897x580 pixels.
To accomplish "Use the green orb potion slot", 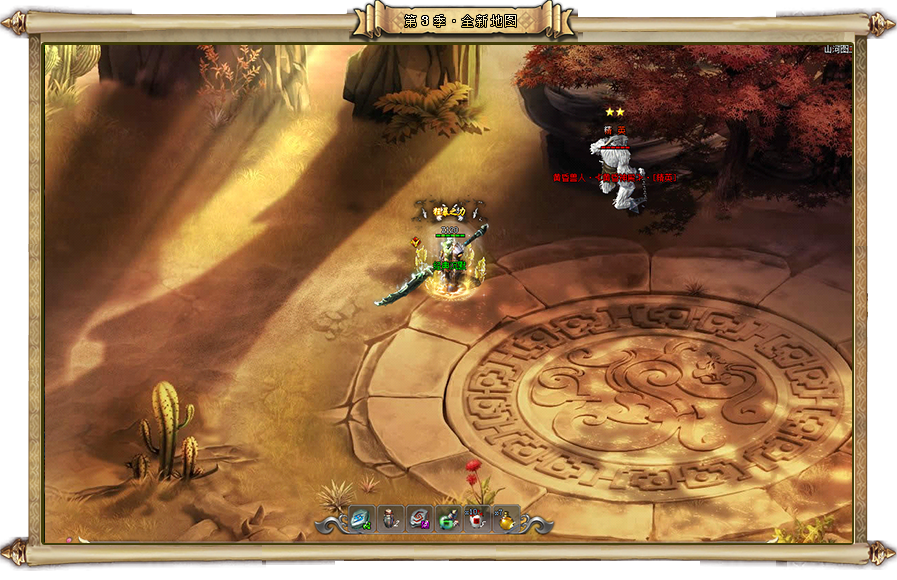I will [448, 519].
